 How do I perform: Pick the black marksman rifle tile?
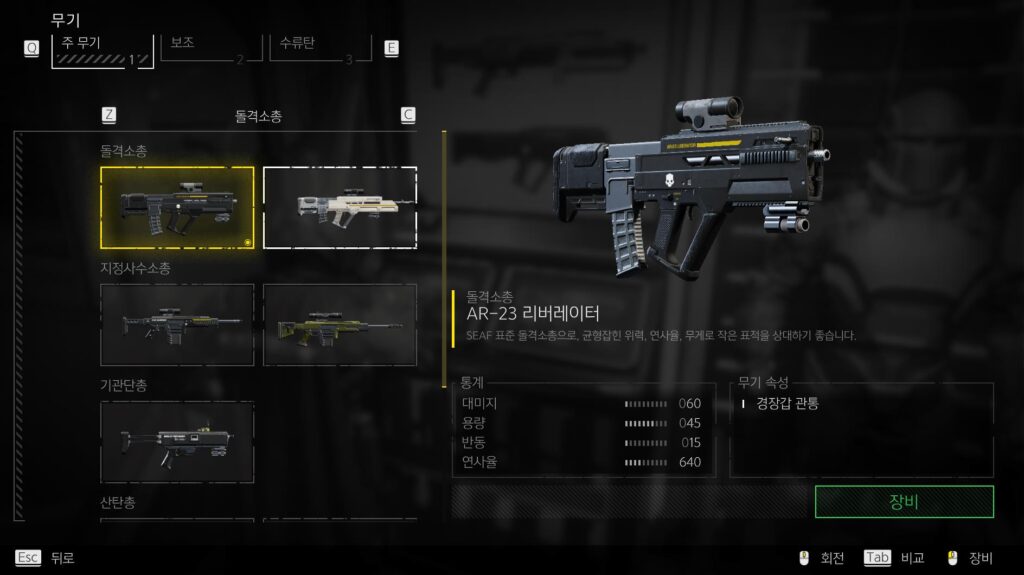coord(177,325)
